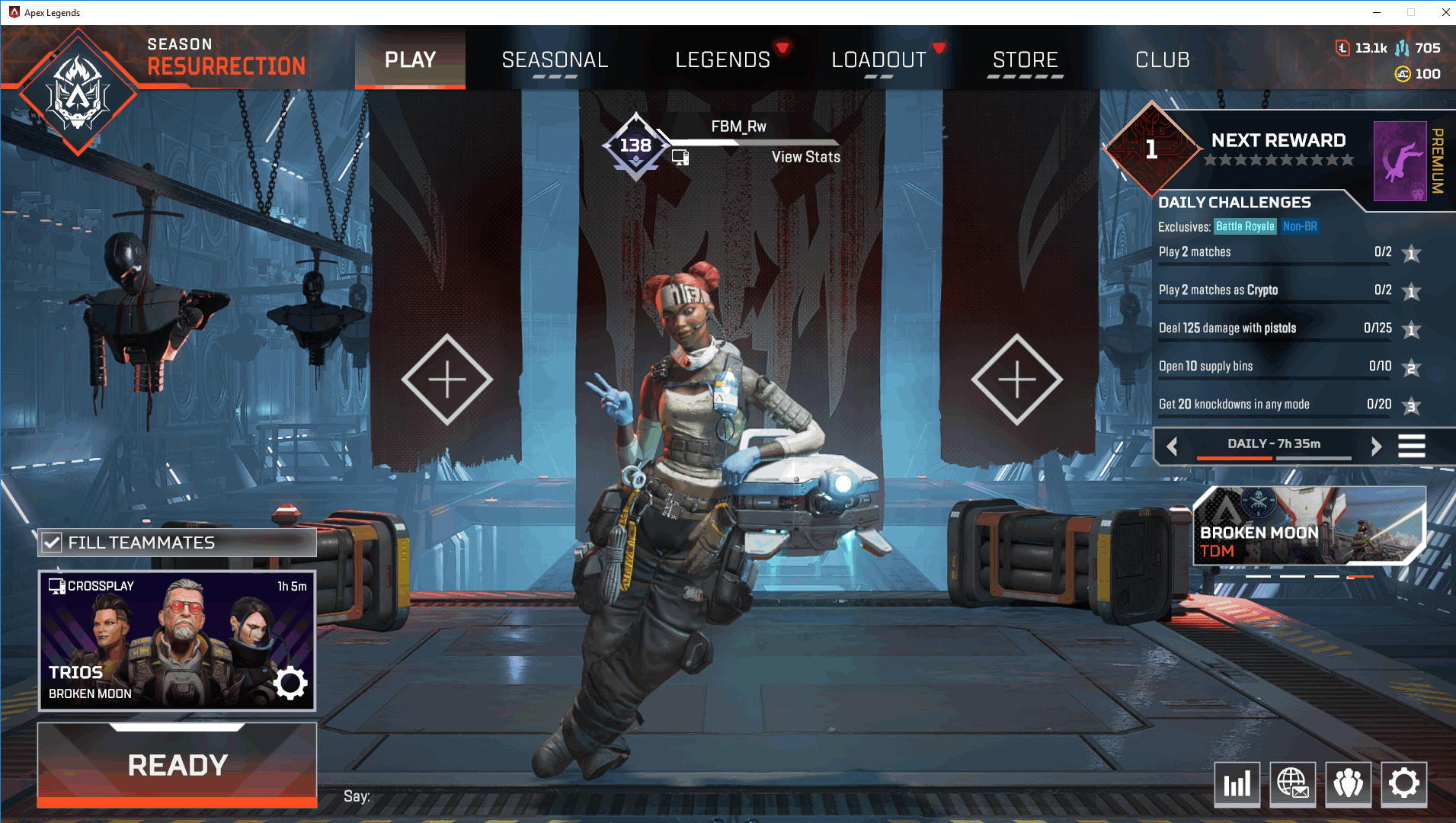Viewport: 1456px width, 823px height.
Task: Select the Non-BR exclusives filter
Action: point(1301,226)
